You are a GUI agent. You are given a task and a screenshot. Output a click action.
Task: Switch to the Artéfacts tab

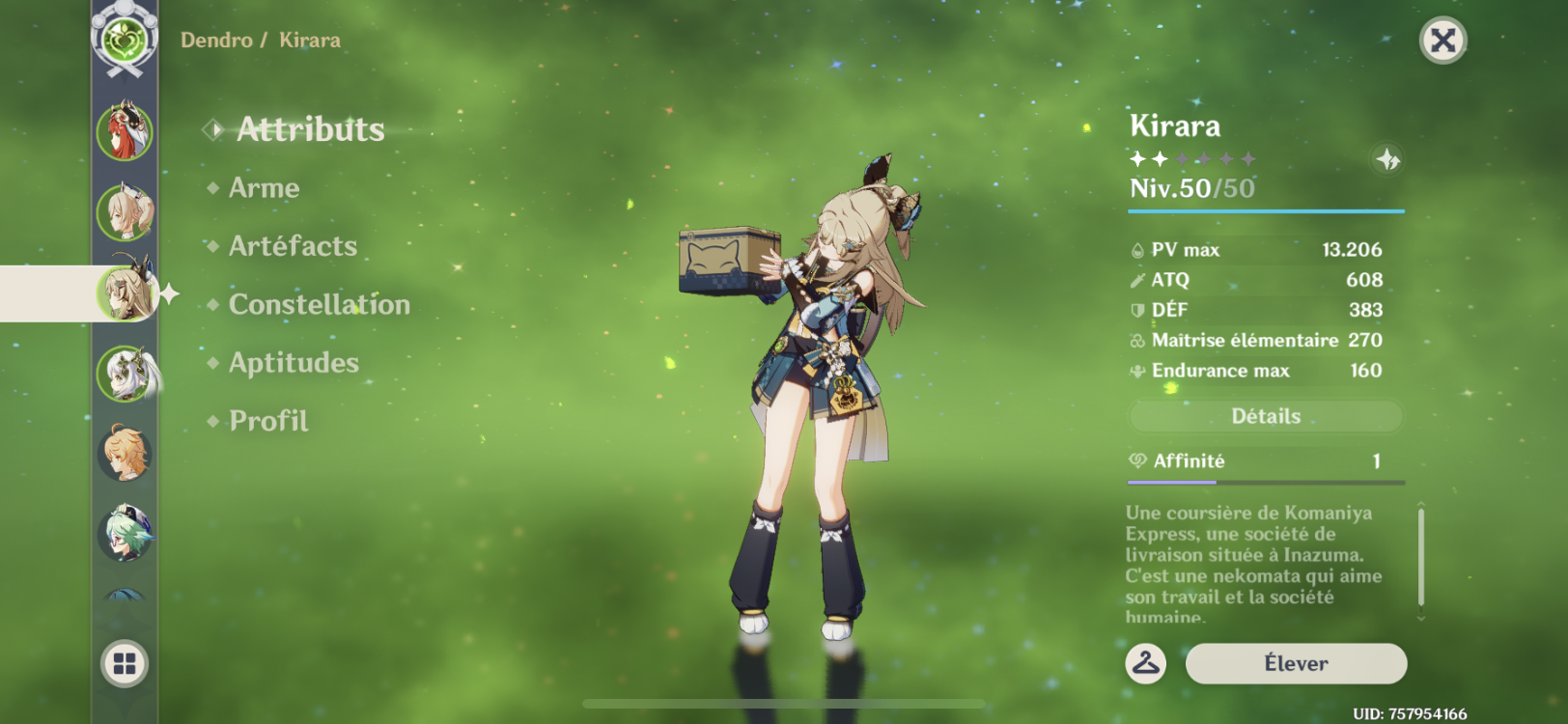pos(291,247)
